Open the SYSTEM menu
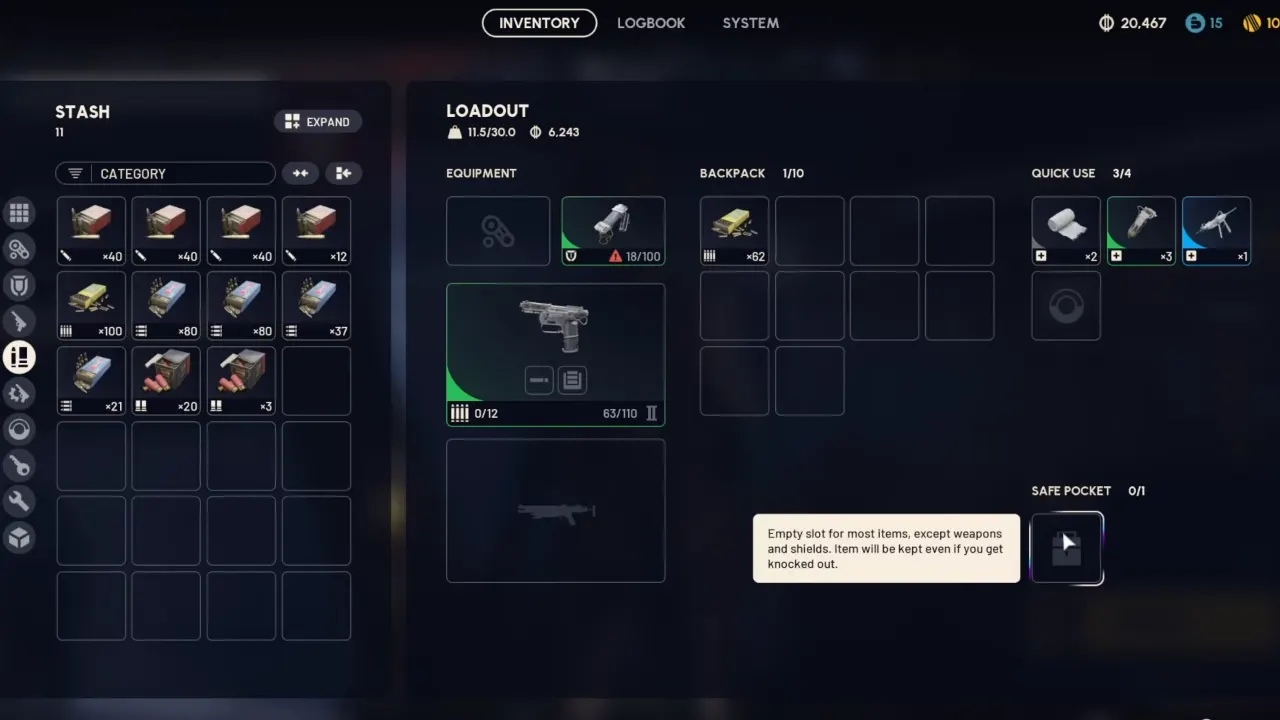The width and height of the screenshot is (1280, 720). (x=750, y=23)
